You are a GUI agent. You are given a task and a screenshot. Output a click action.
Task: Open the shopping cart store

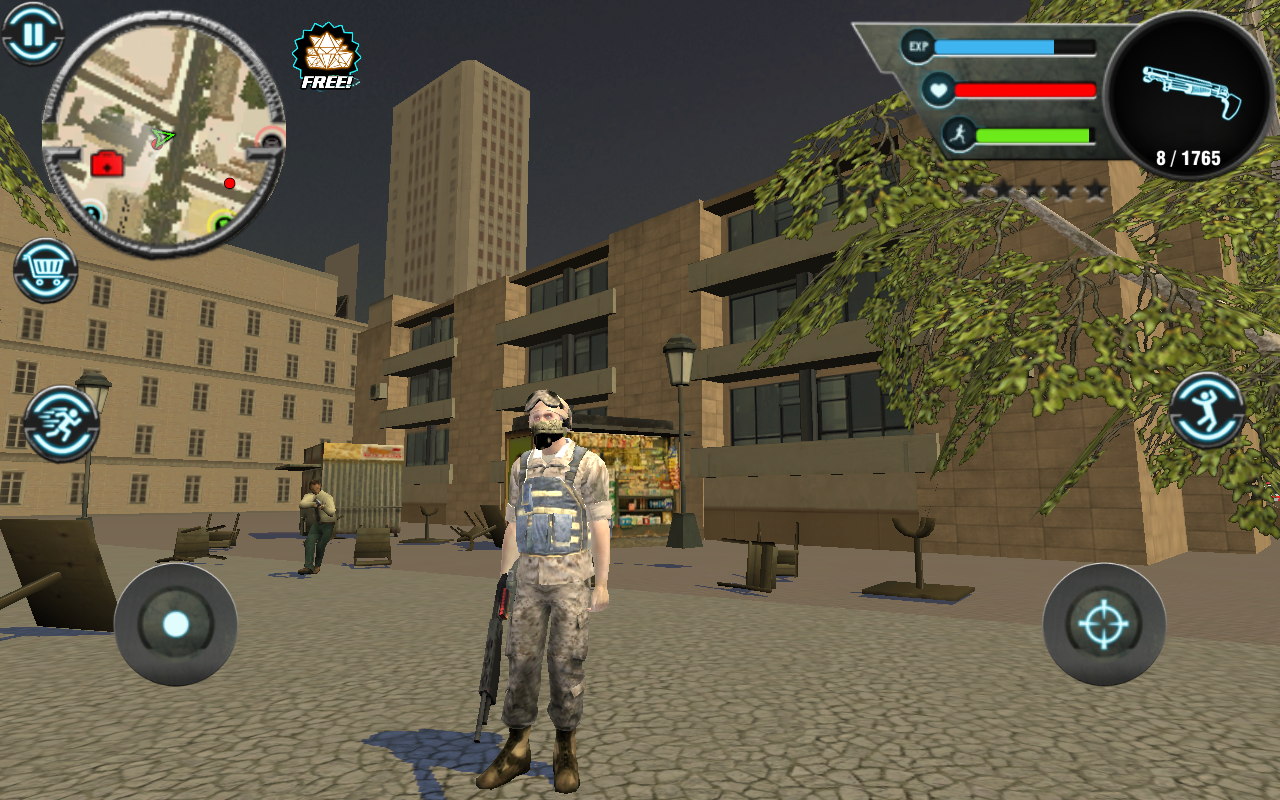click(45, 270)
